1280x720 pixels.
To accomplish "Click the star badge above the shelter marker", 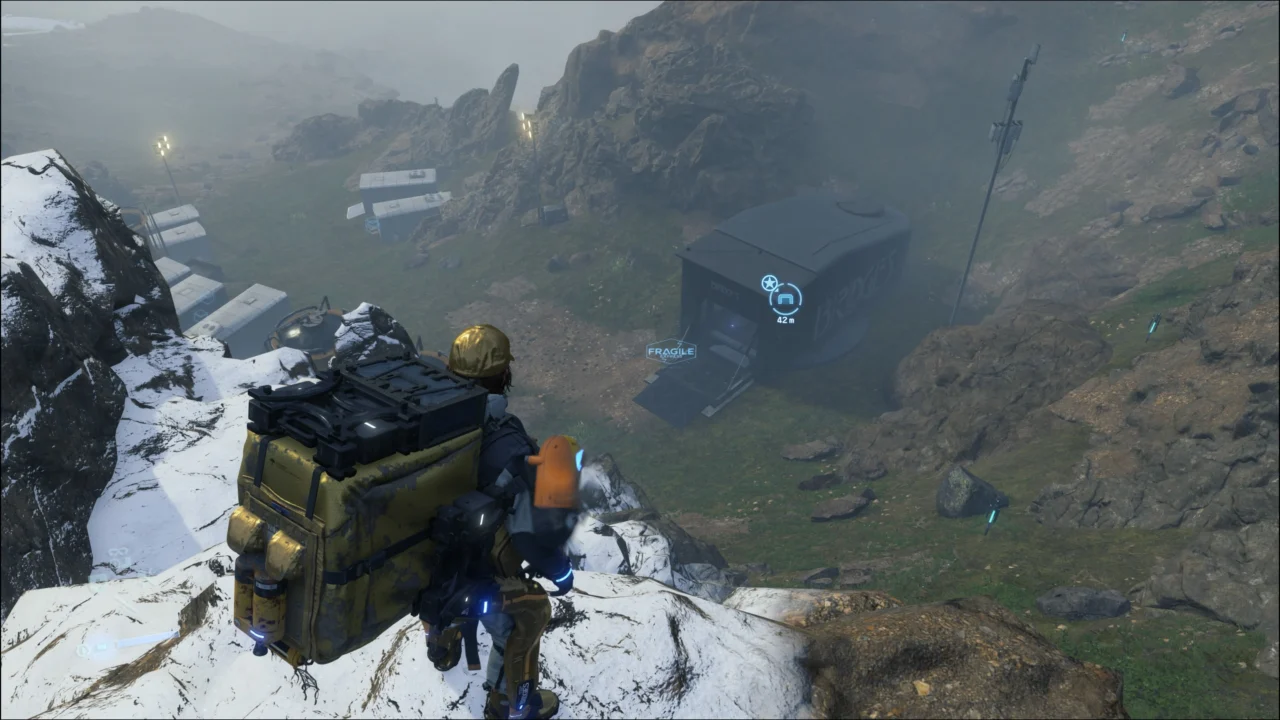I will pos(769,283).
